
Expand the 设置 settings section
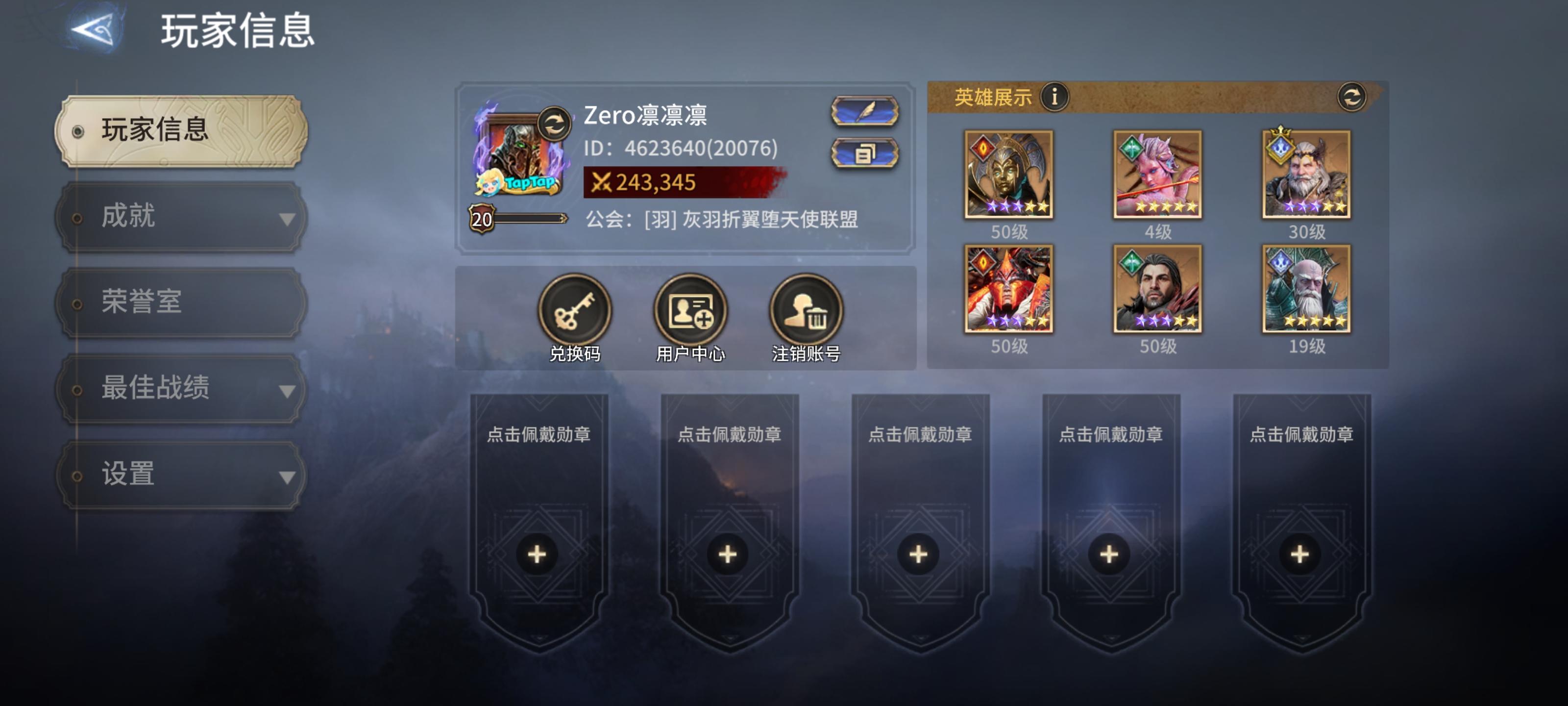(178, 475)
